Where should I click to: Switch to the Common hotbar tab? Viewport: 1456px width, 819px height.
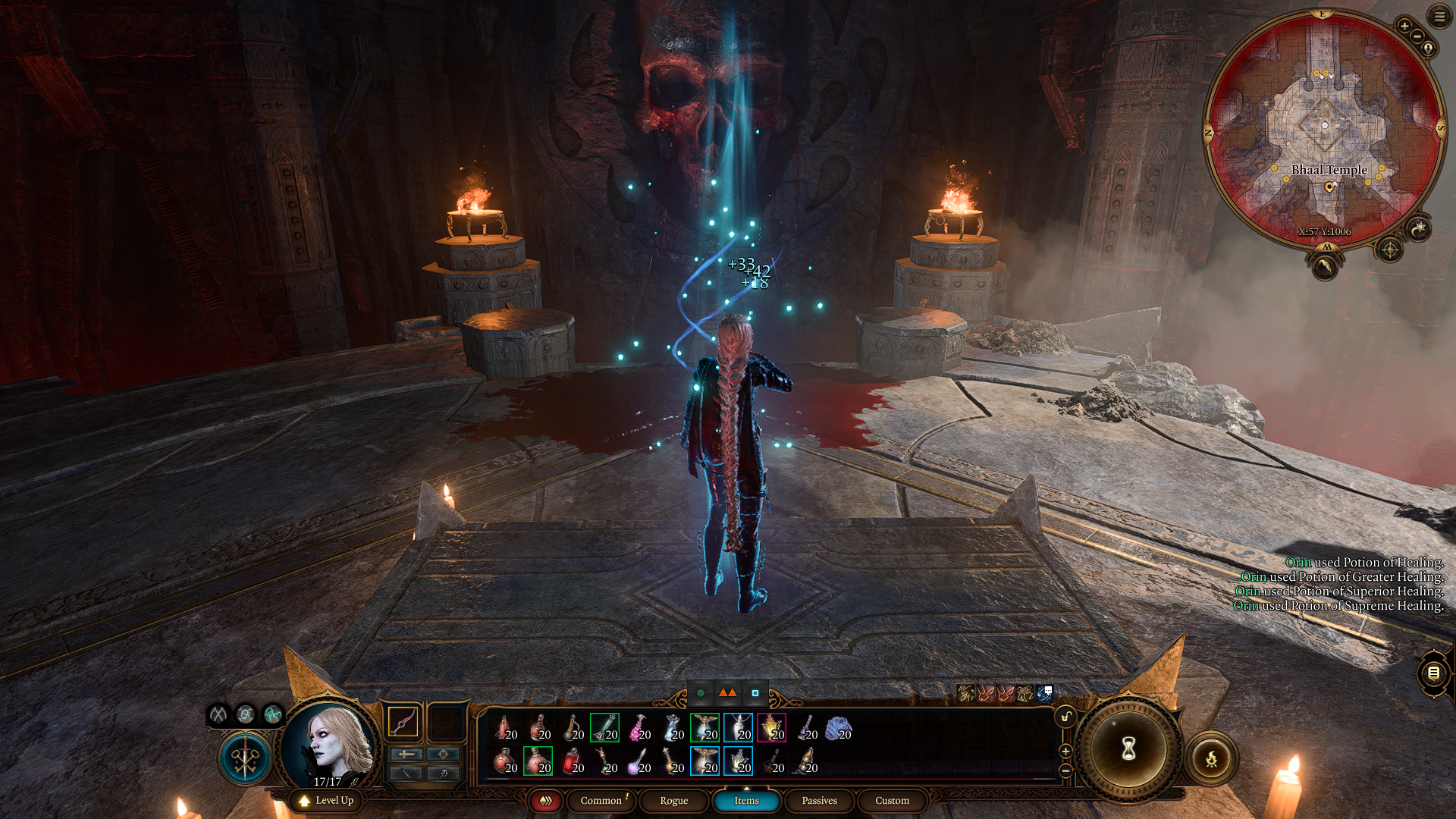coord(601,801)
